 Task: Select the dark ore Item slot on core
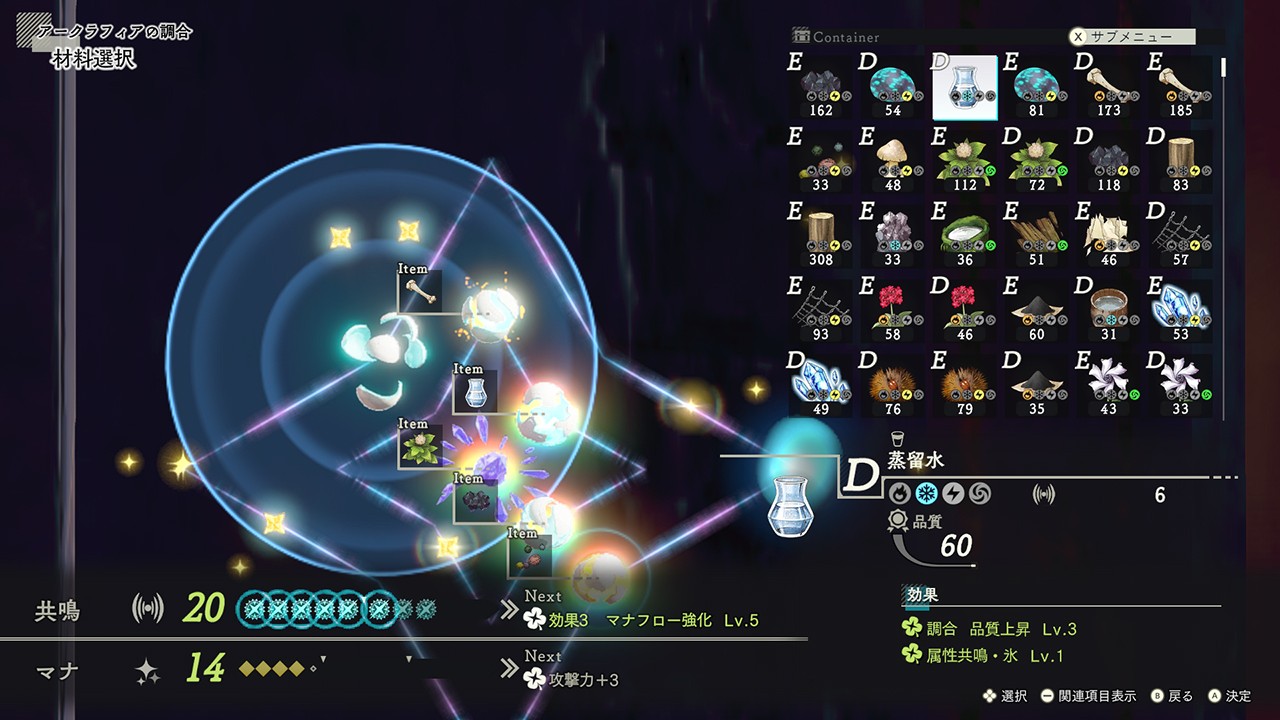(474, 501)
